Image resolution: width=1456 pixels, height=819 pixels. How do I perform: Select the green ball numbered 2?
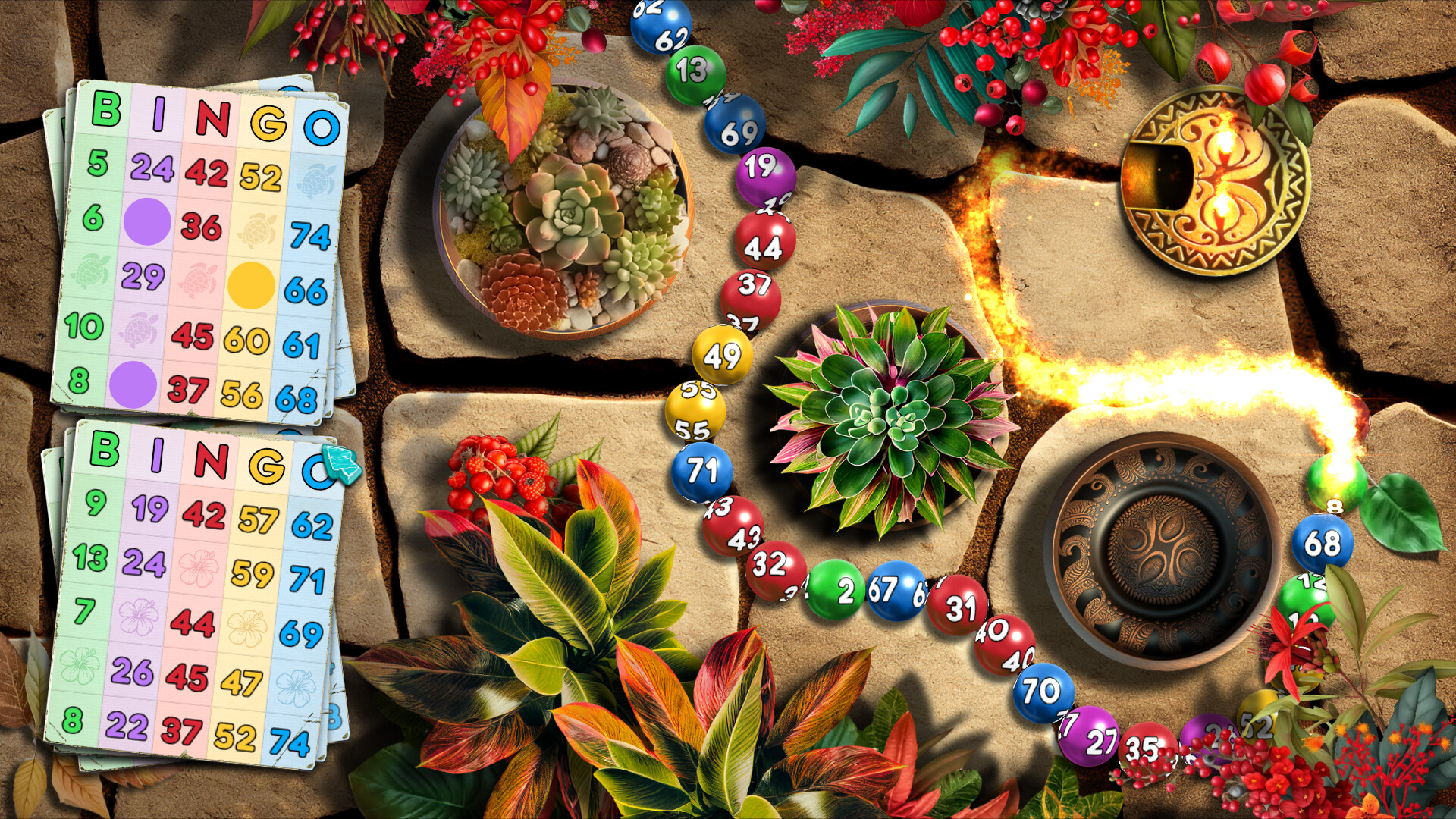tap(835, 588)
